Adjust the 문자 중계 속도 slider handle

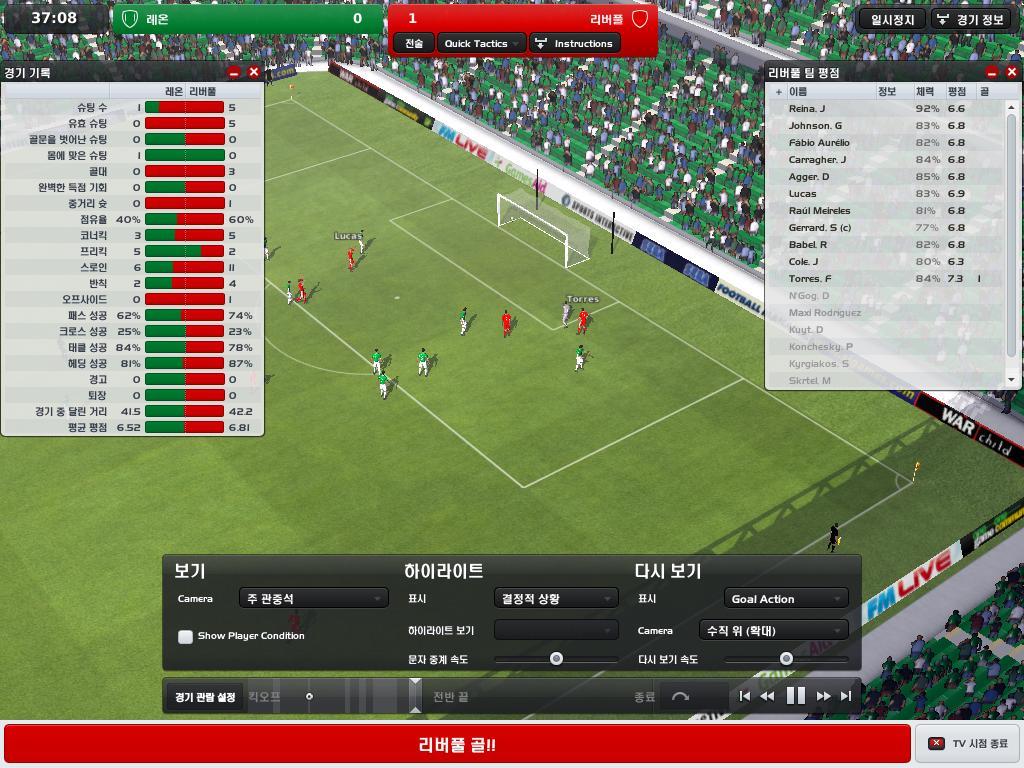tap(556, 659)
